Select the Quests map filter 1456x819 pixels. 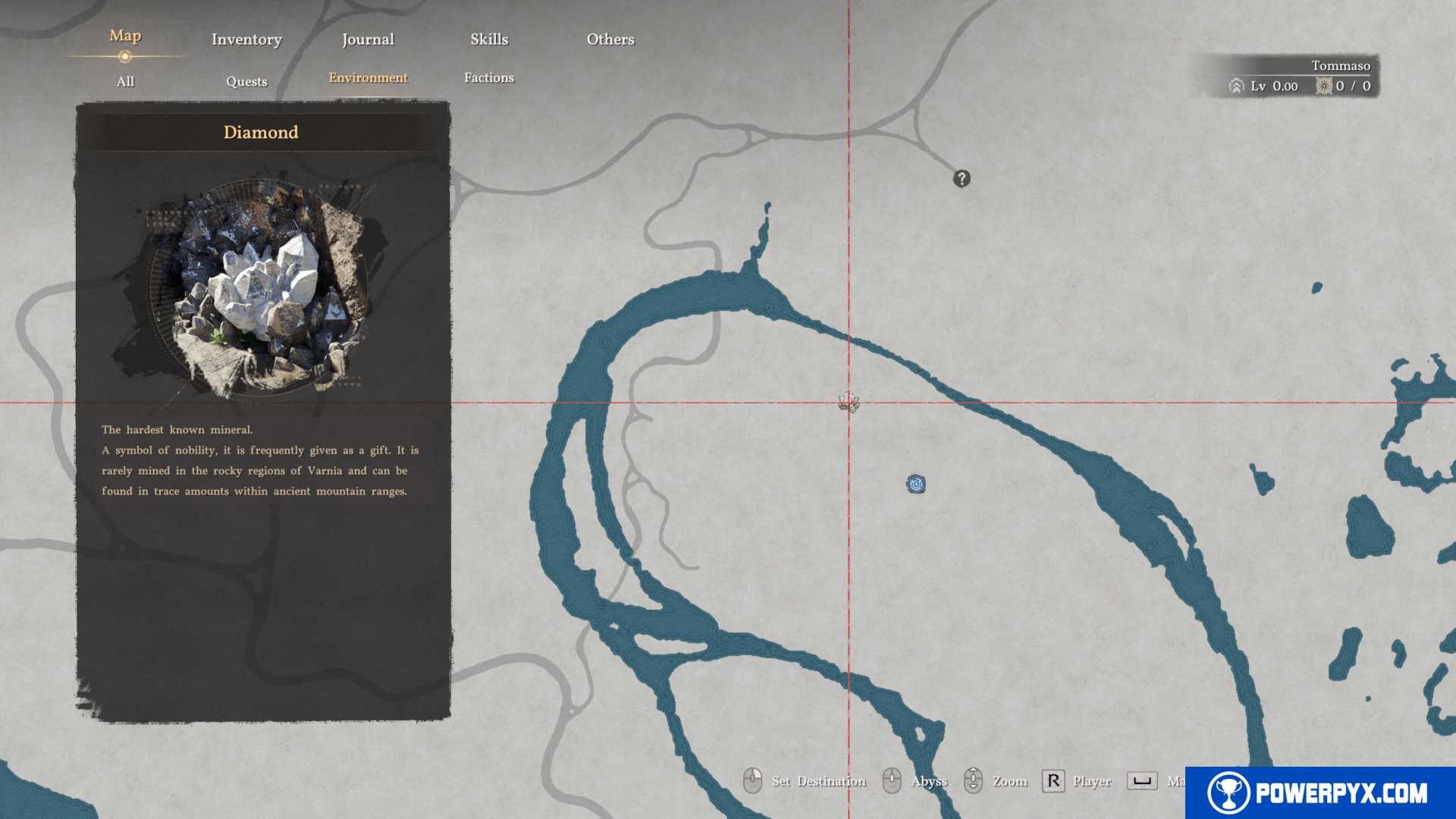tap(246, 82)
